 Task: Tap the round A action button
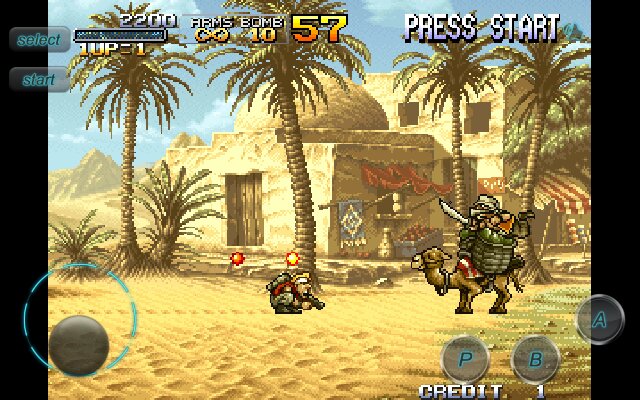(599, 320)
